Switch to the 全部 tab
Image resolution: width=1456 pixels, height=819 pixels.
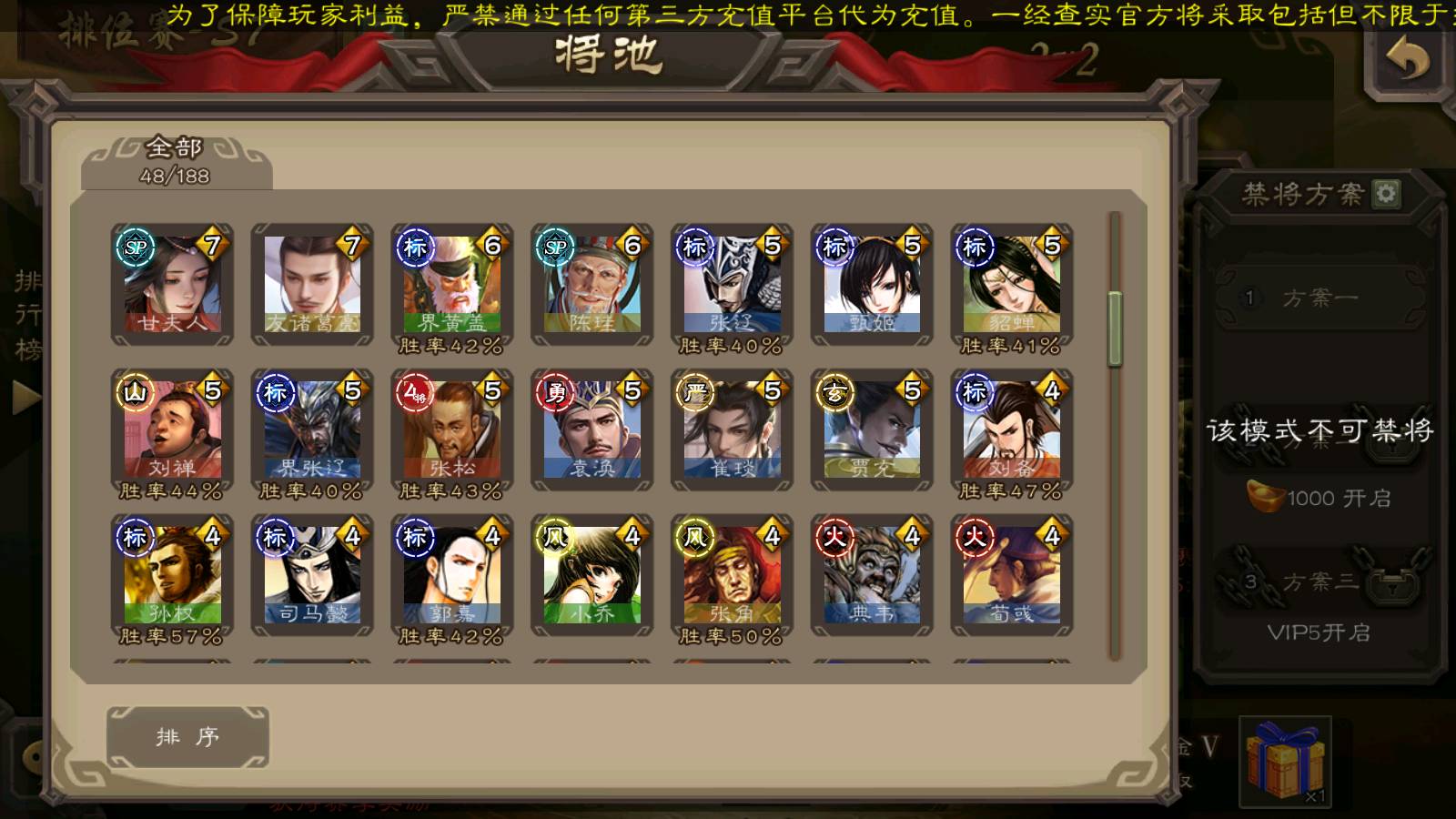pyautogui.click(x=176, y=161)
